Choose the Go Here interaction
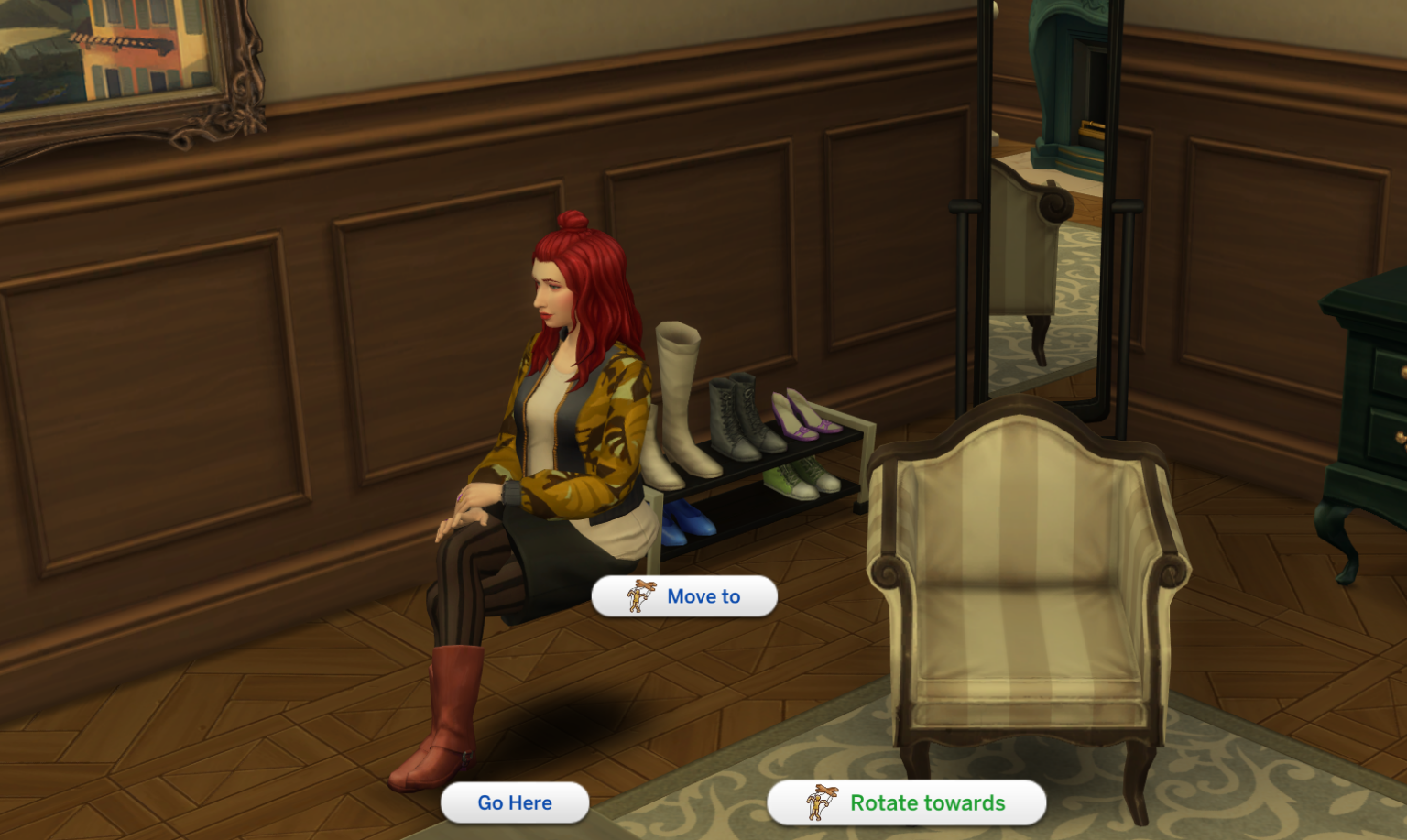Screen dimensions: 1407x840 (x=514, y=802)
